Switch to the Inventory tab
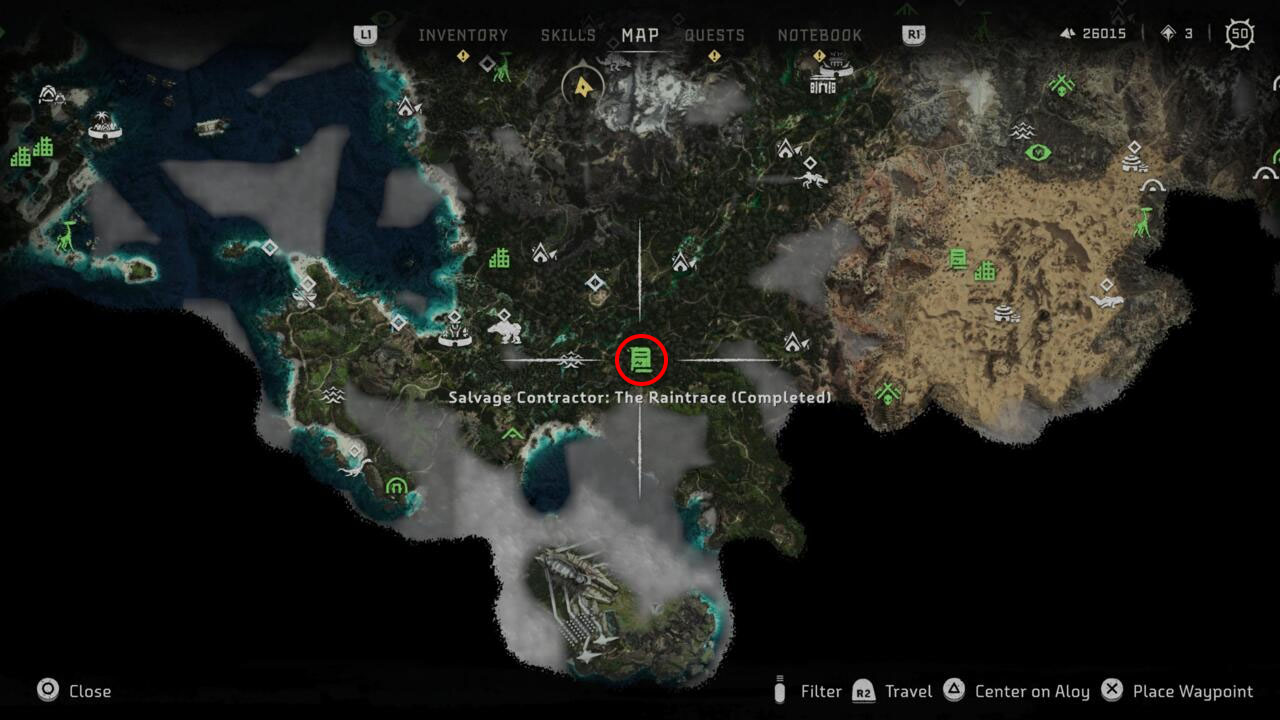This screenshot has height=720, width=1280. (x=463, y=35)
